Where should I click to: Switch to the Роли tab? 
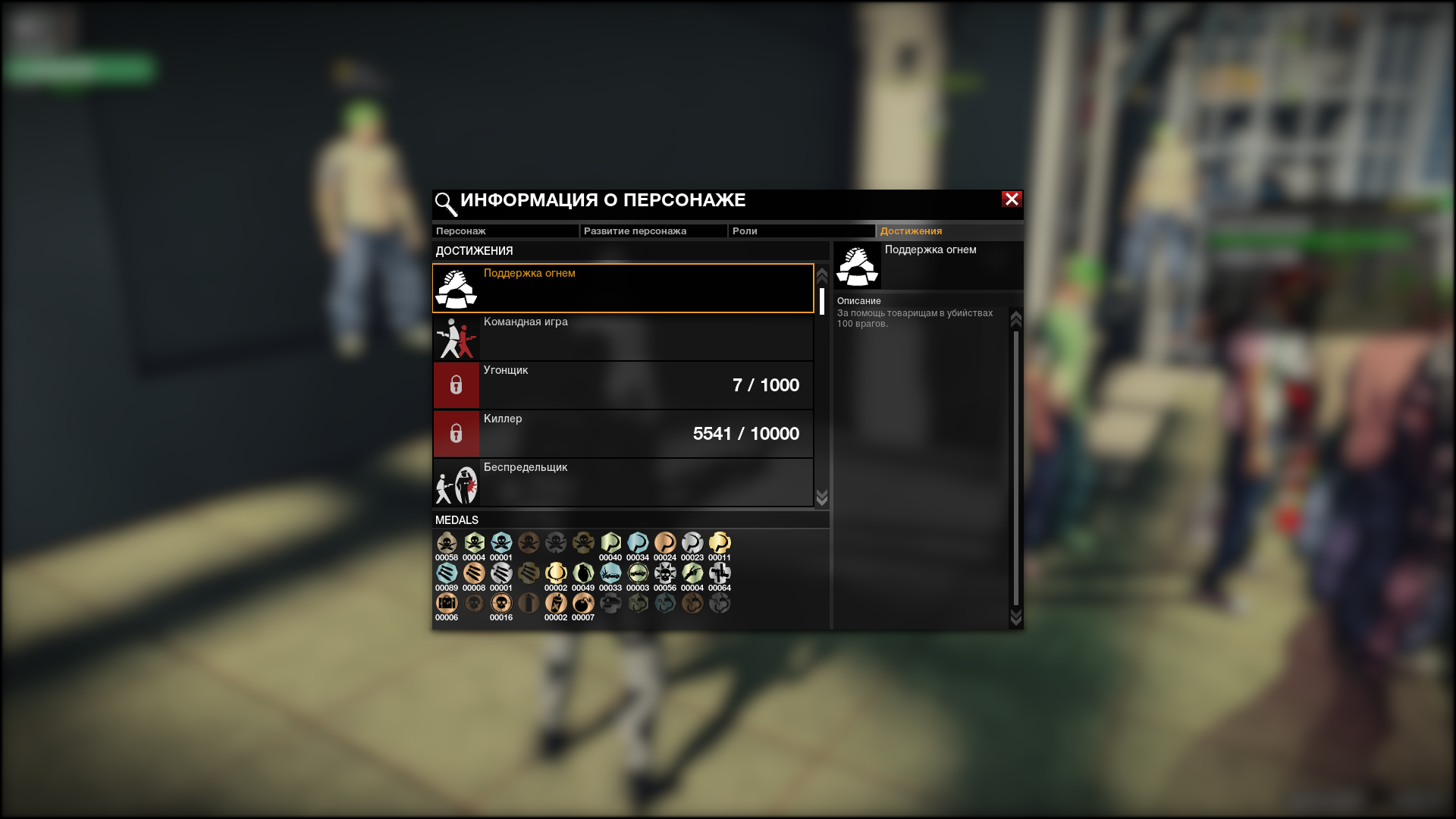801,231
